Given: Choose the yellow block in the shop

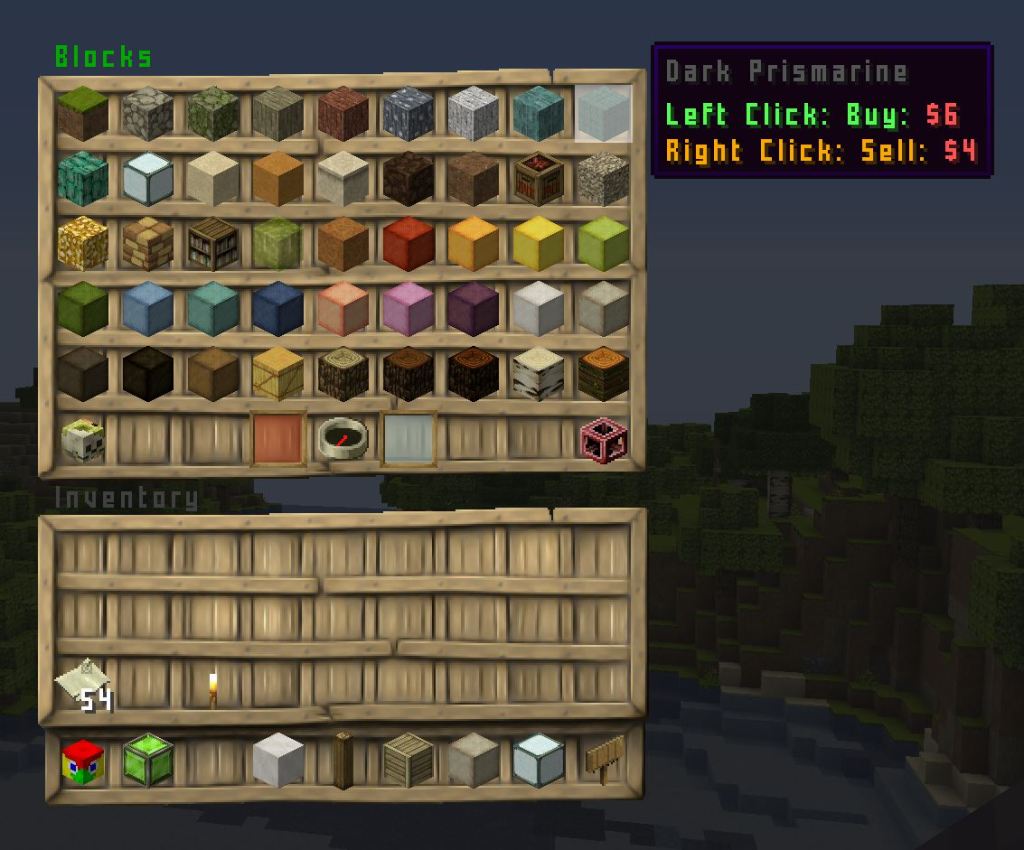Looking at the screenshot, I should [x=538, y=243].
